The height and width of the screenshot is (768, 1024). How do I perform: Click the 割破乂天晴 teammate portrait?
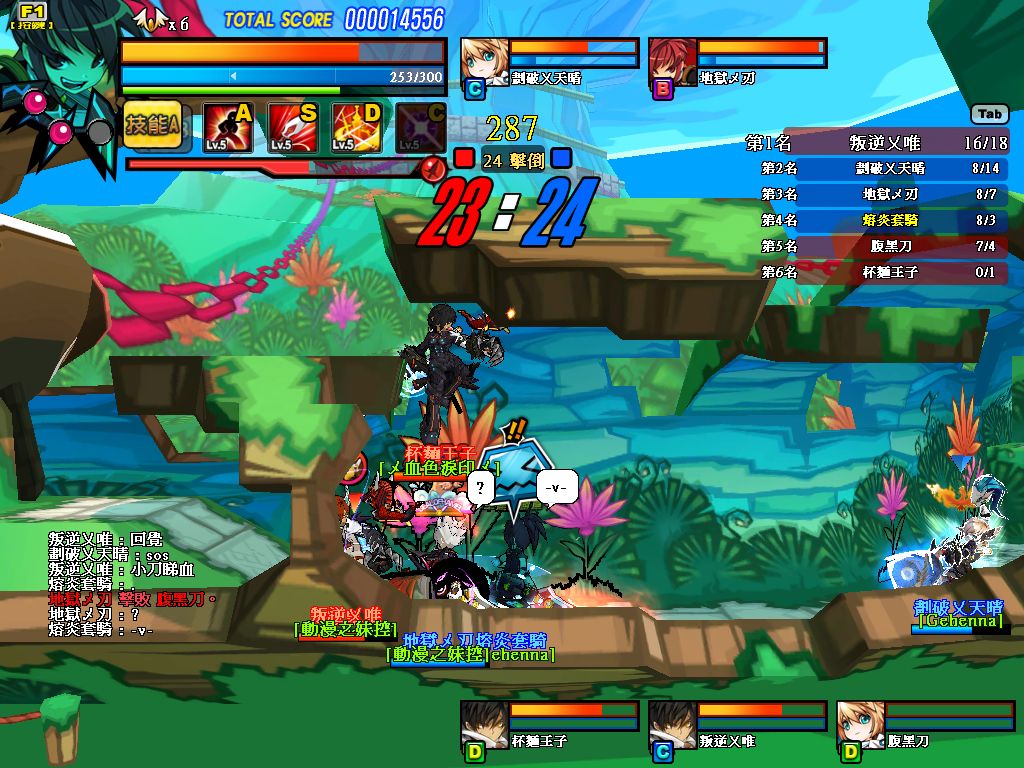coord(484,61)
